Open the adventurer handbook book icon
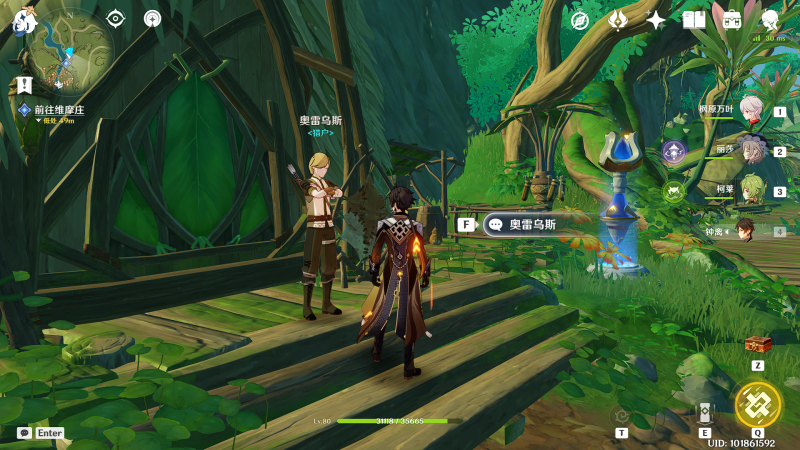The width and height of the screenshot is (800, 450). [694, 20]
